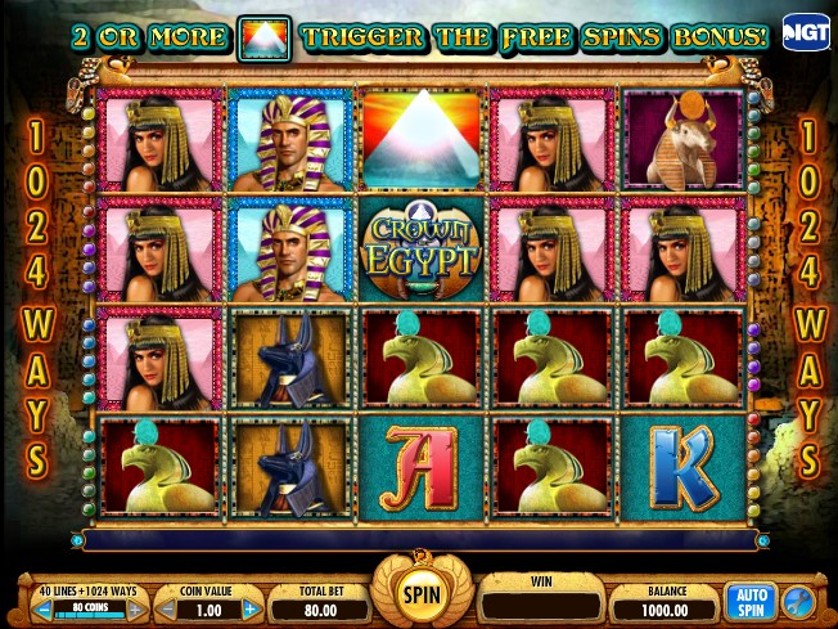Start Auto Spin mode
This screenshot has width=838, height=629.
pyautogui.click(x=750, y=601)
